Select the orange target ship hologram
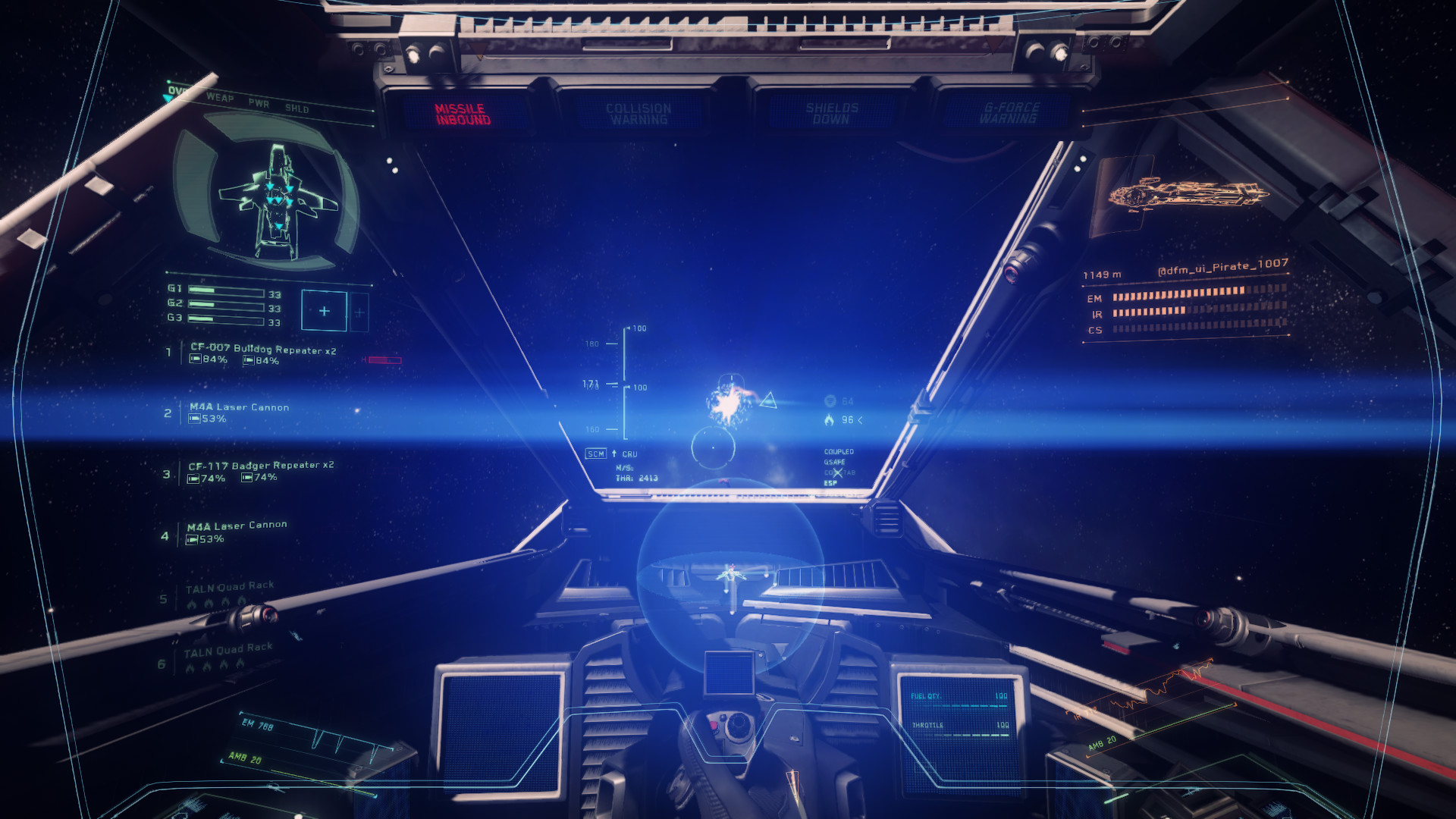The height and width of the screenshot is (819, 1456). (1187, 195)
